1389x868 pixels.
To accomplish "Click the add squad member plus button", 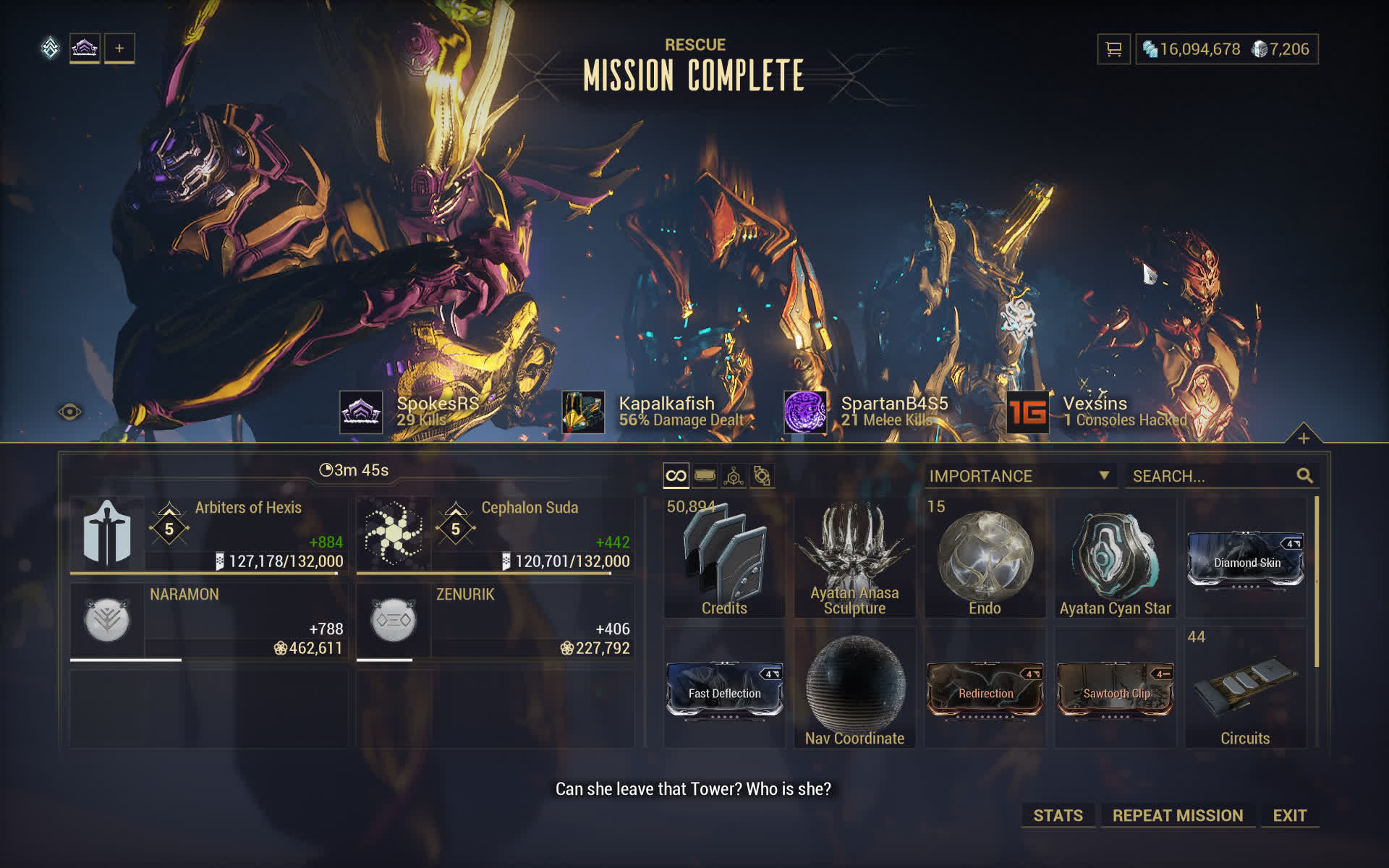I will click(119, 48).
